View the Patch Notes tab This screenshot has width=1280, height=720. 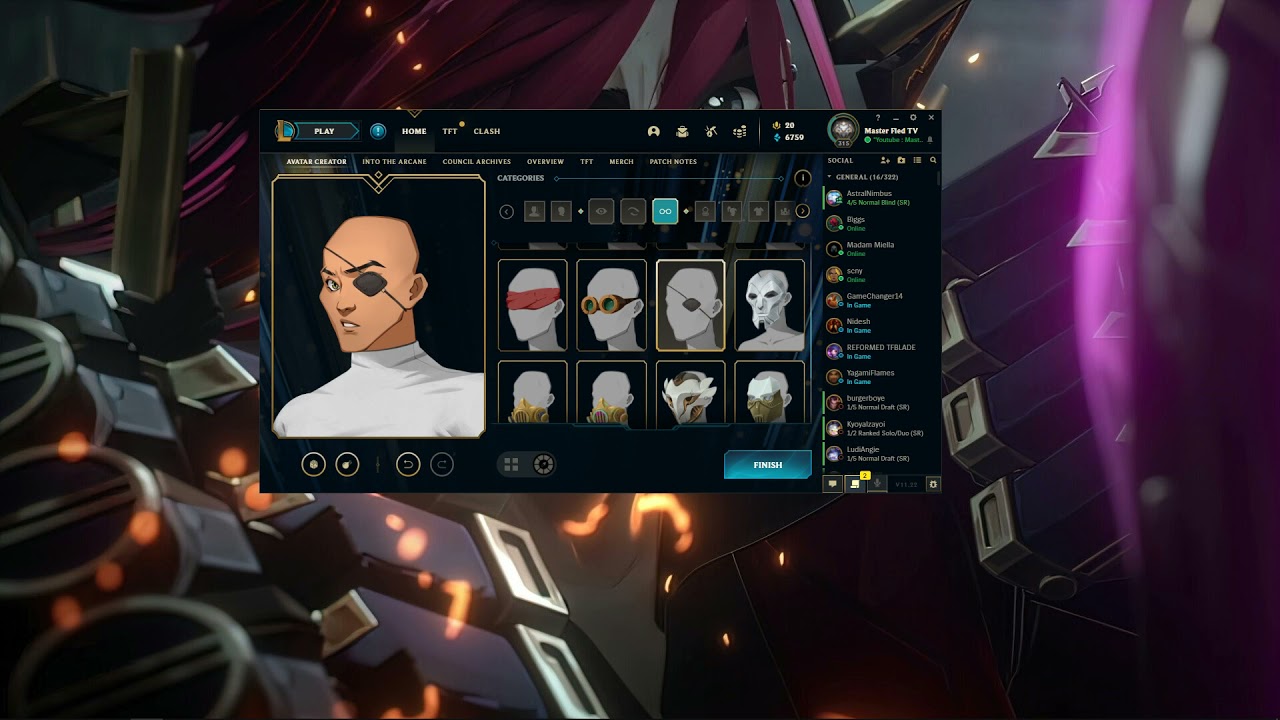tap(673, 162)
